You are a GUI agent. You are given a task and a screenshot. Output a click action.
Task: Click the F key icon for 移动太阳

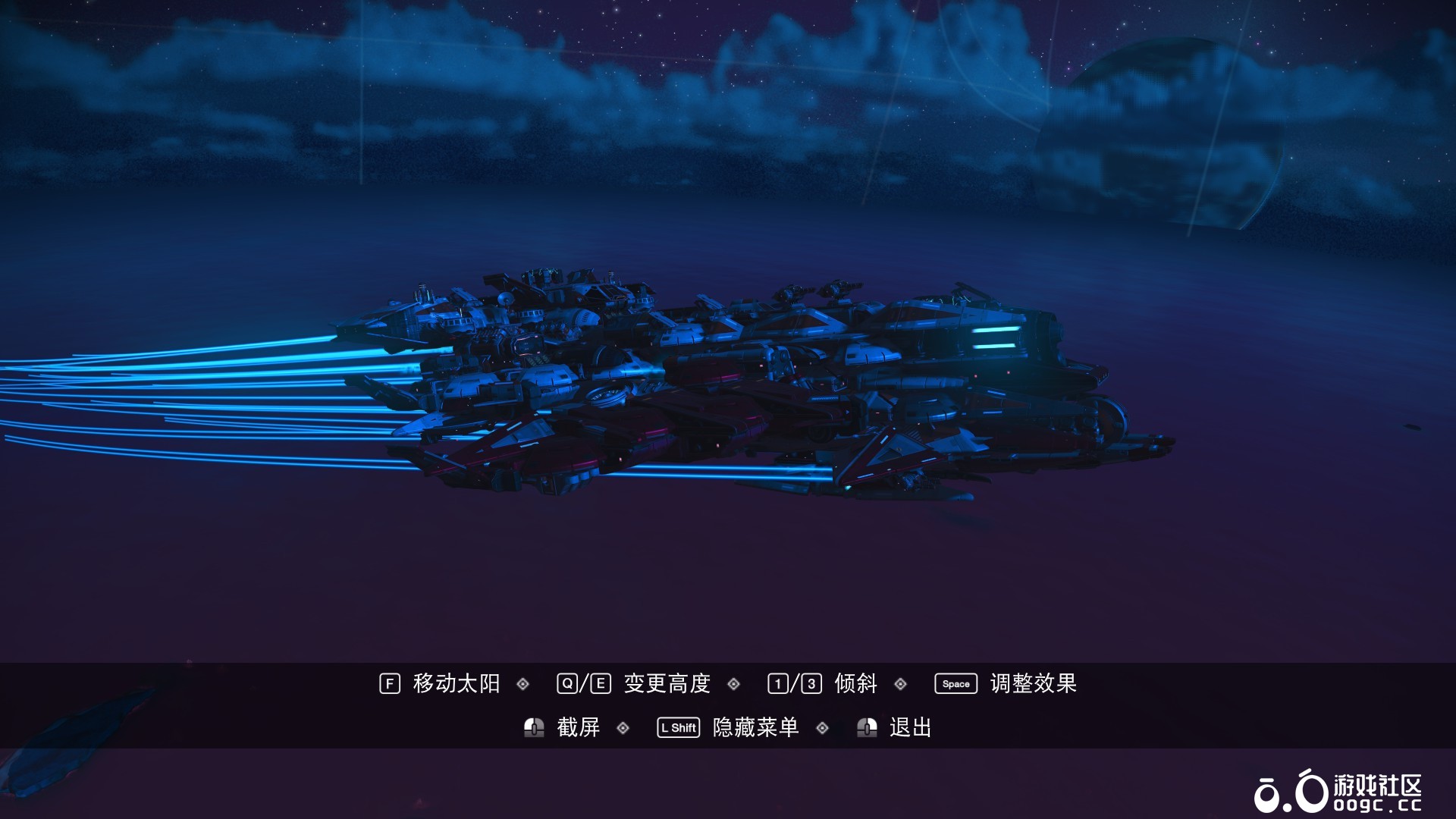click(x=389, y=682)
